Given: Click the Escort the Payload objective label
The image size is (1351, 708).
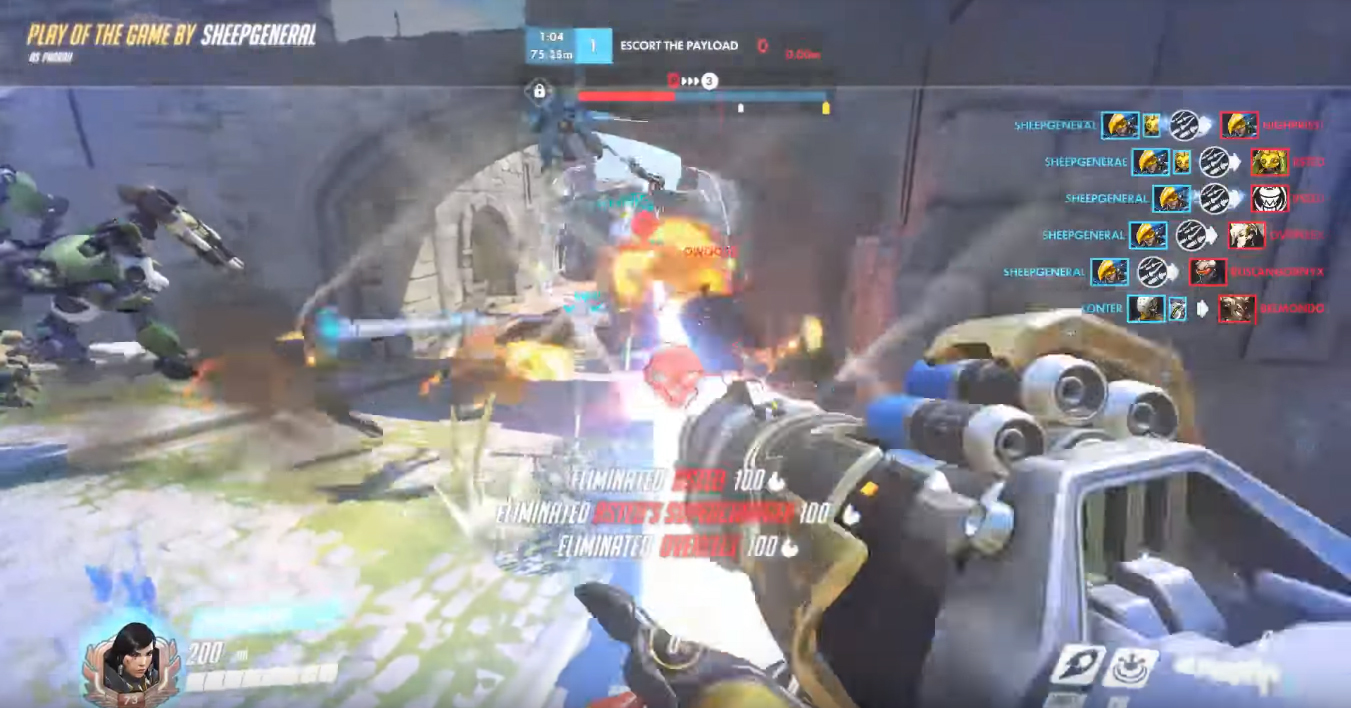Looking at the screenshot, I should [x=679, y=46].
